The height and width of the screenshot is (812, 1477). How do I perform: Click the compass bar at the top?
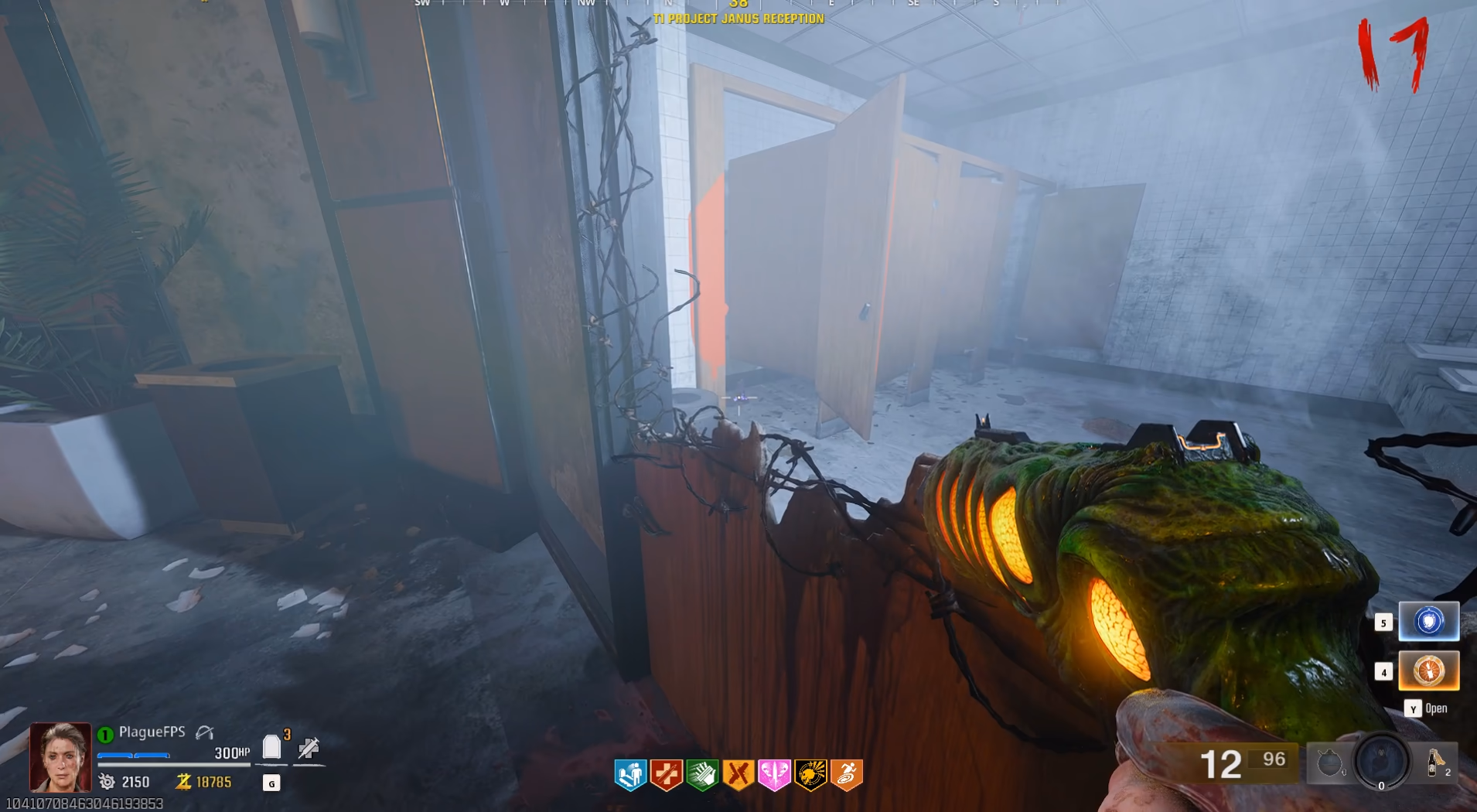pos(738,5)
